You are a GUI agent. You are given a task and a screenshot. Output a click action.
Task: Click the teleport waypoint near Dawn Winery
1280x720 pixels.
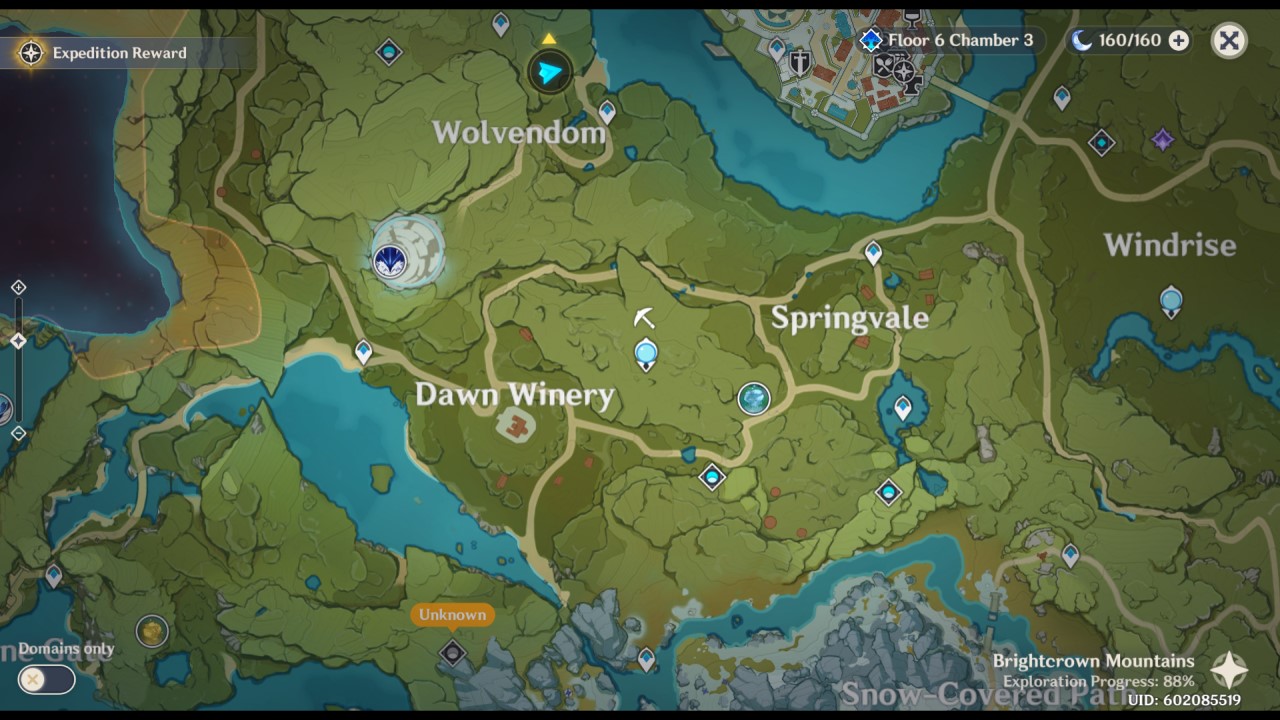362,352
